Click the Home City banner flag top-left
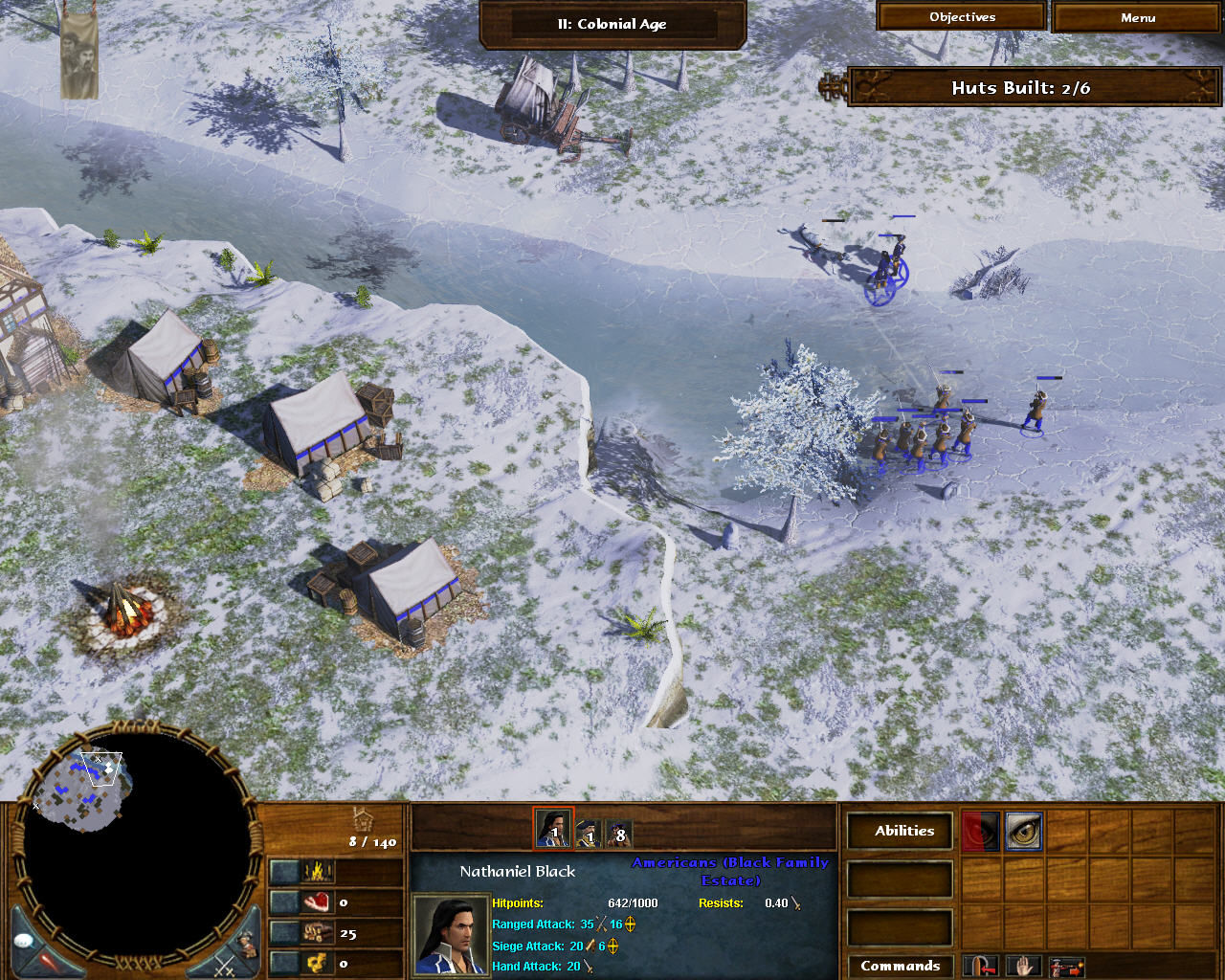The width and height of the screenshot is (1225, 980). pyautogui.click(x=79, y=53)
